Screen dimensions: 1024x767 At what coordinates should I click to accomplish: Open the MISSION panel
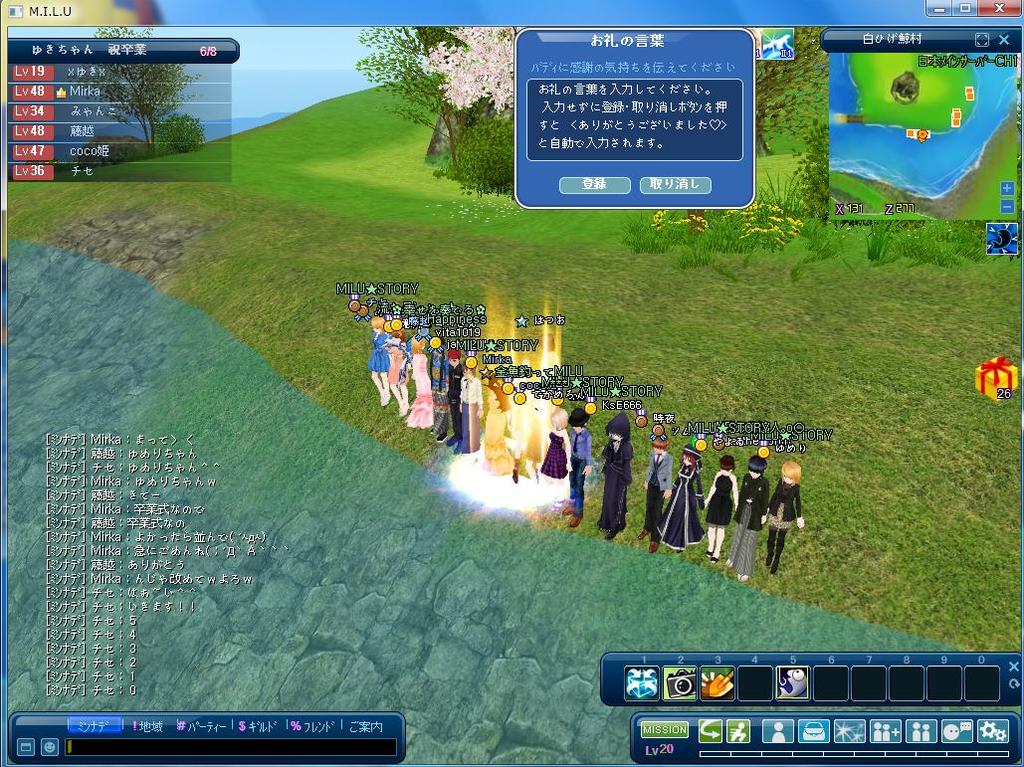pyautogui.click(x=665, y=730)
